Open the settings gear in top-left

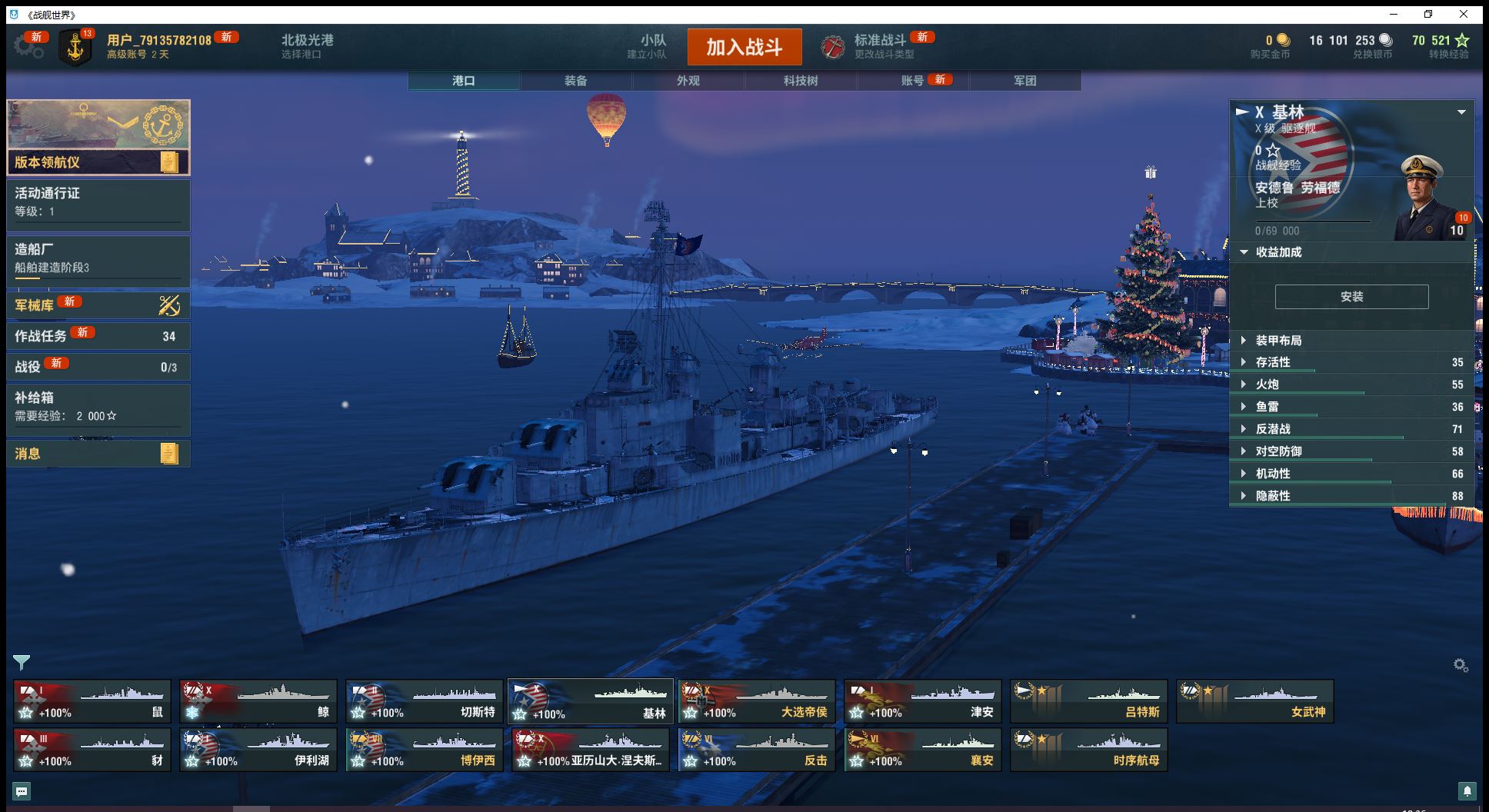pyautogui.click(x=28, y=47)
